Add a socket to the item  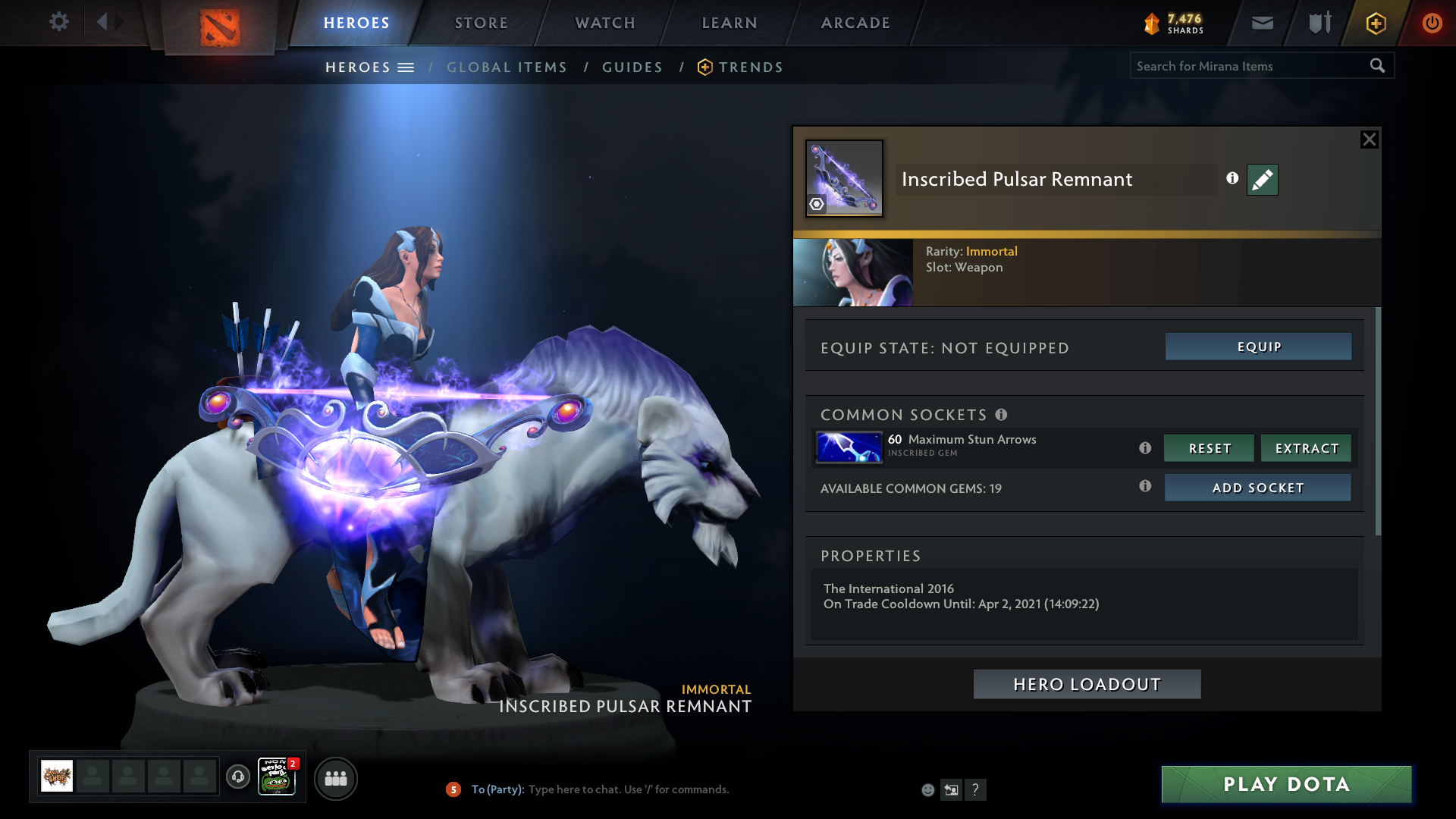click(1257, 488)
